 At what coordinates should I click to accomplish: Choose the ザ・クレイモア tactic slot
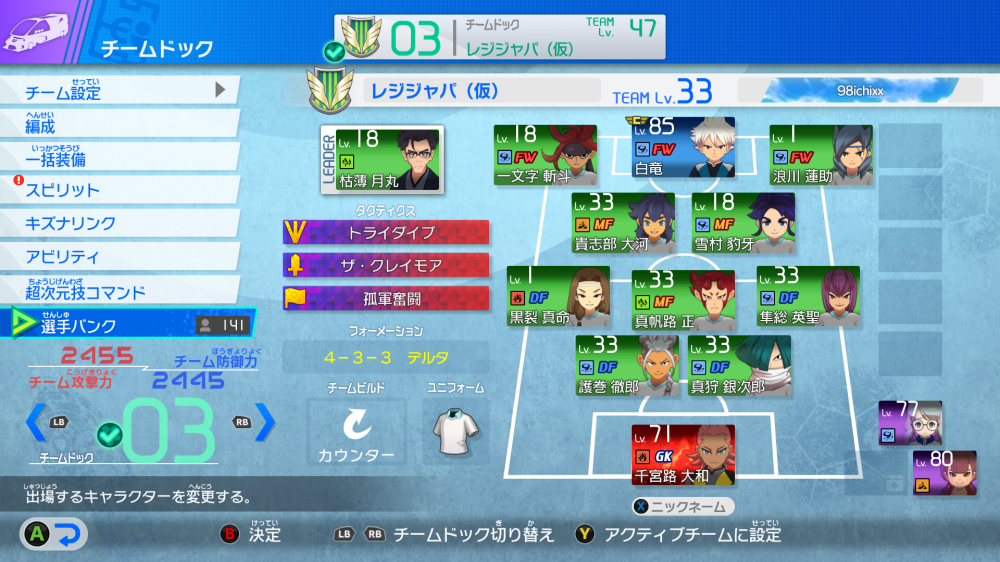[x=386, y=265]
